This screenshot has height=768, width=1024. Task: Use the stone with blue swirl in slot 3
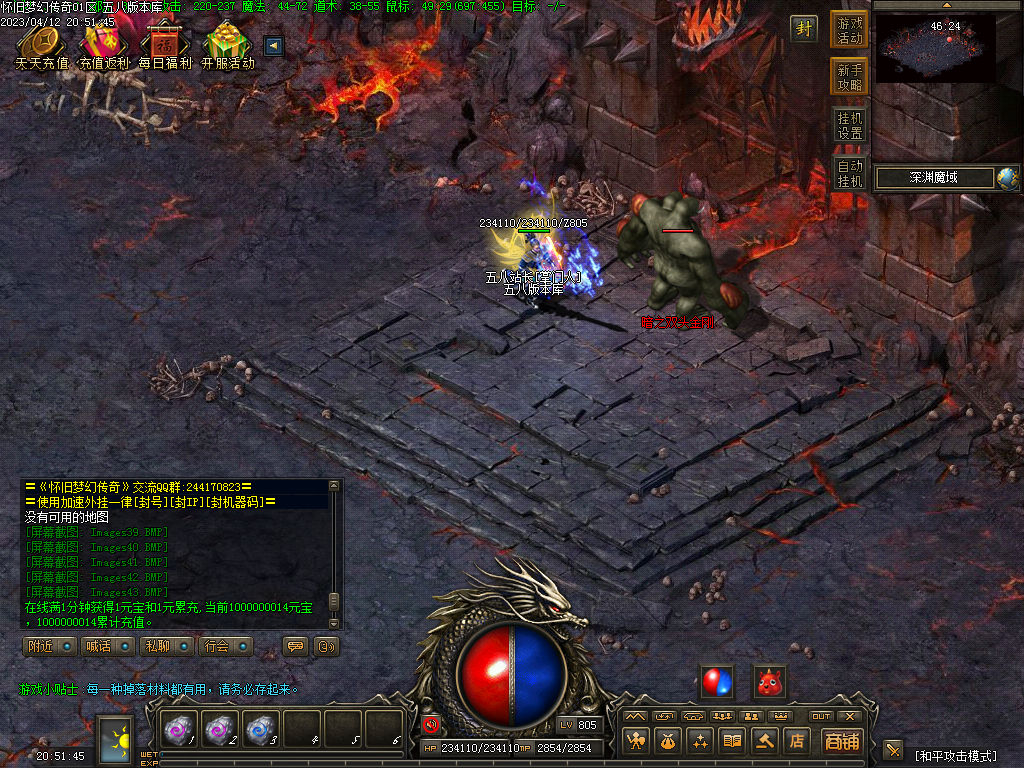(x=260, y=730)
